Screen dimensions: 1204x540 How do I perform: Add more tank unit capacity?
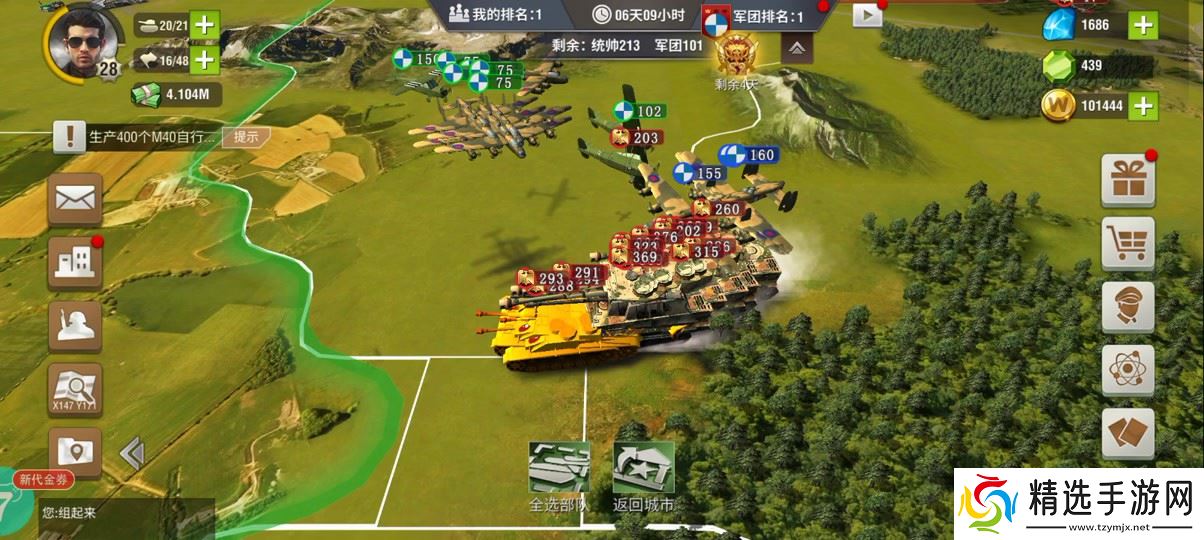pos(204,25)
